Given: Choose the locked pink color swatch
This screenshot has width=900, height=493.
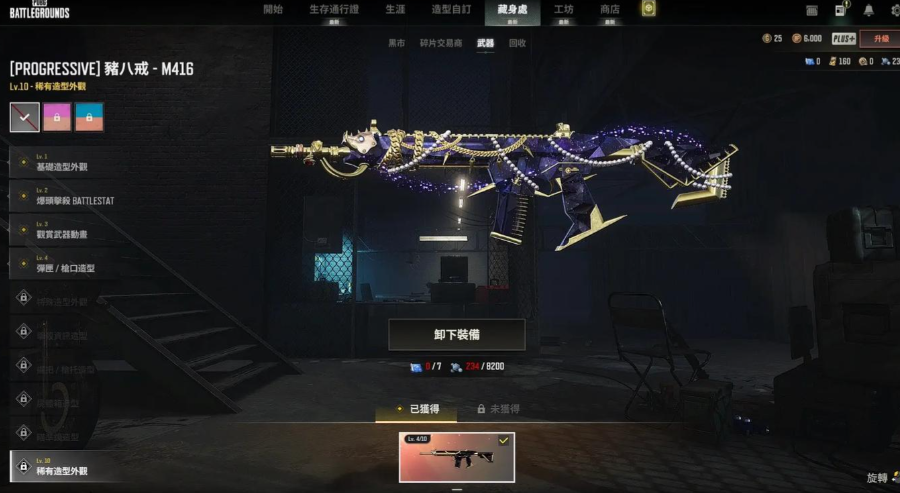Looking at the screenshot, I should tap(57, 117).
